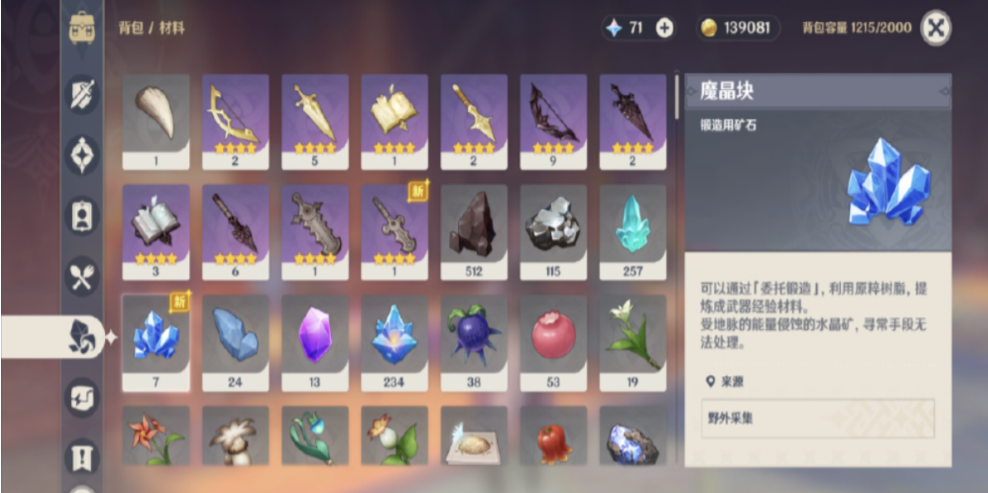
Task: Select the dark spiky berry slot with 38
Action: coord(473,340)
